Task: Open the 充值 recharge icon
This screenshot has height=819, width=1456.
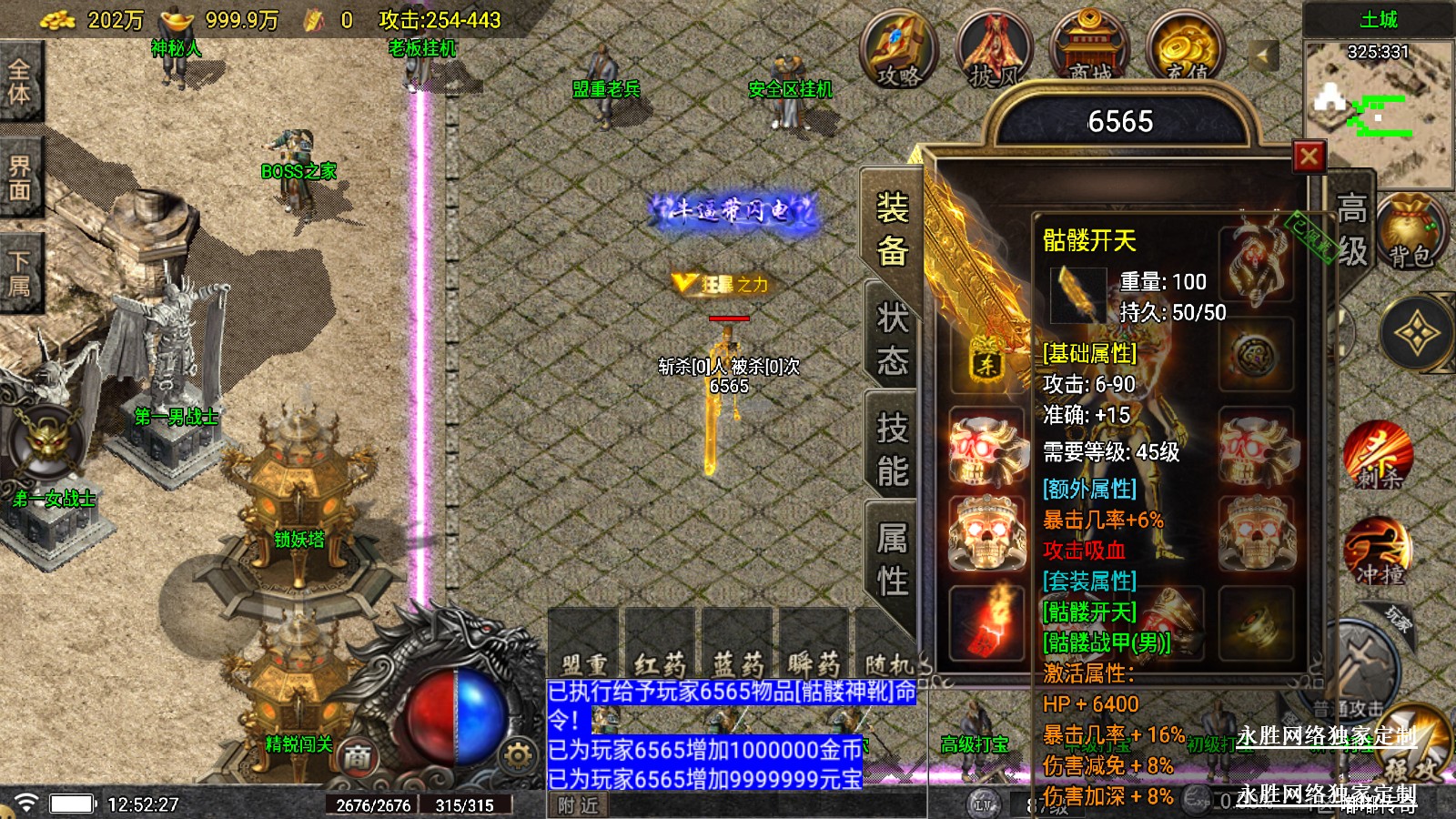Action: pyautogui.click(x=1186, y=50)
